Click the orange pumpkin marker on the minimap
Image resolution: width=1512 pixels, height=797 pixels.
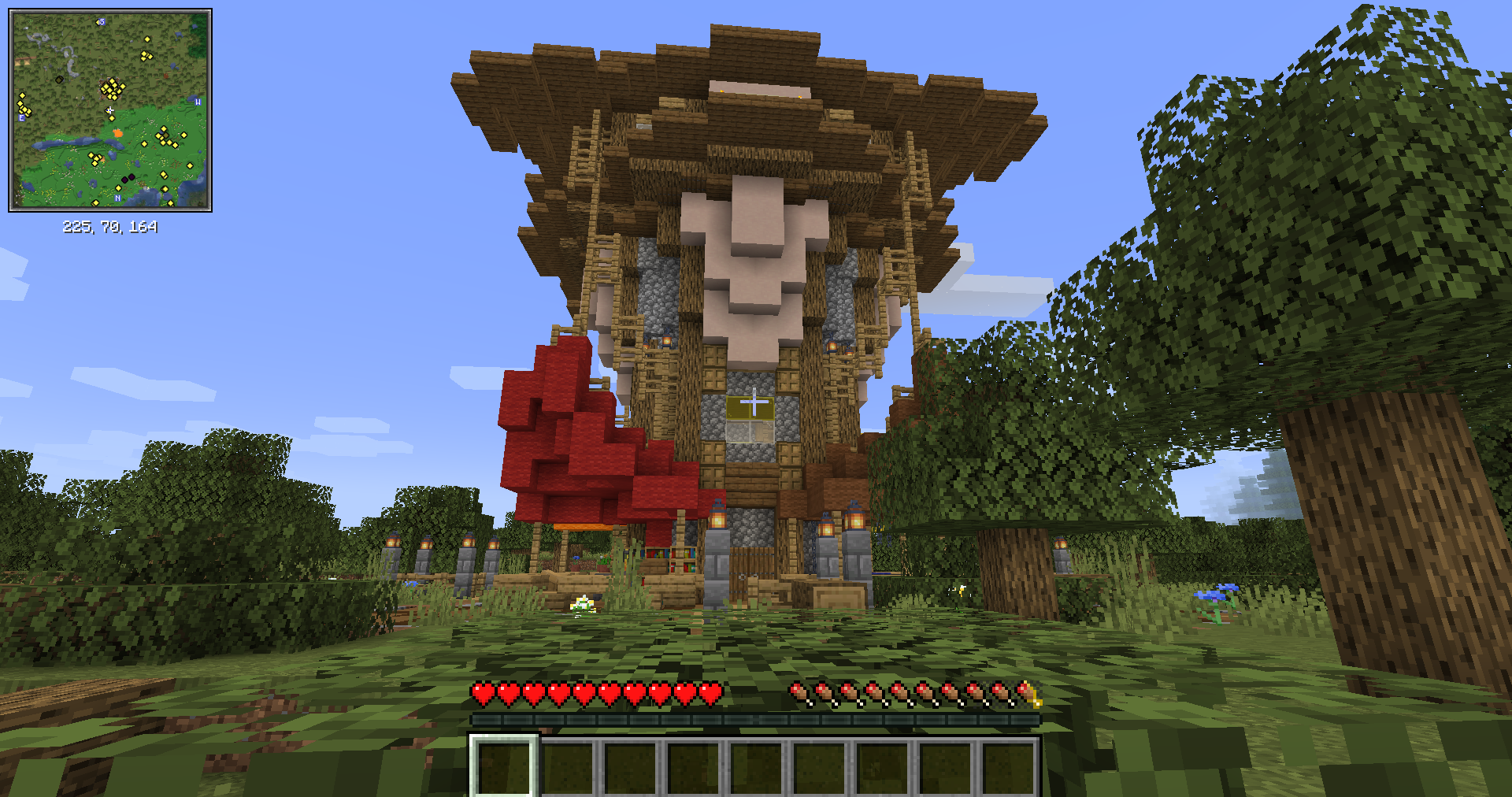(x=118, y=132)
